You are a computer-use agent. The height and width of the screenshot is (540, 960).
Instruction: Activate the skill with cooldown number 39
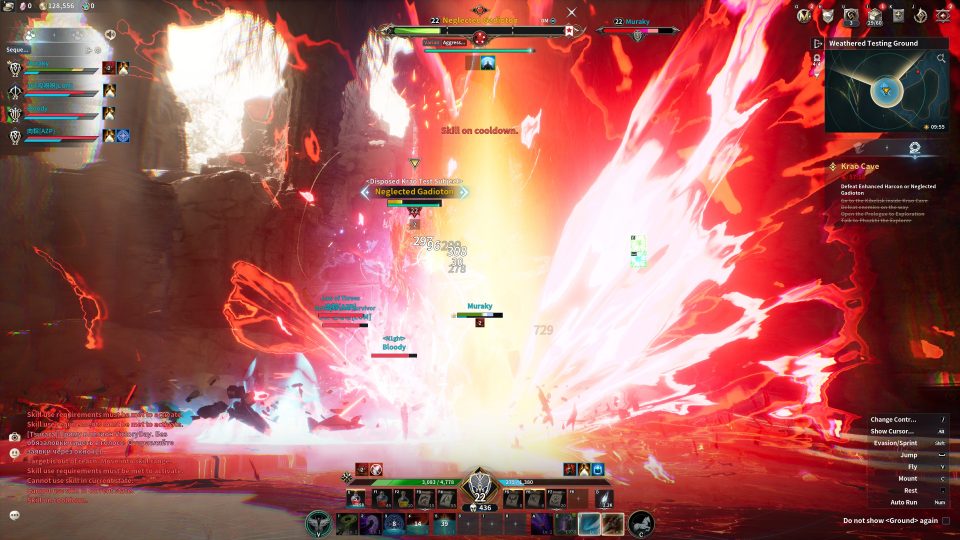[444, 523]
